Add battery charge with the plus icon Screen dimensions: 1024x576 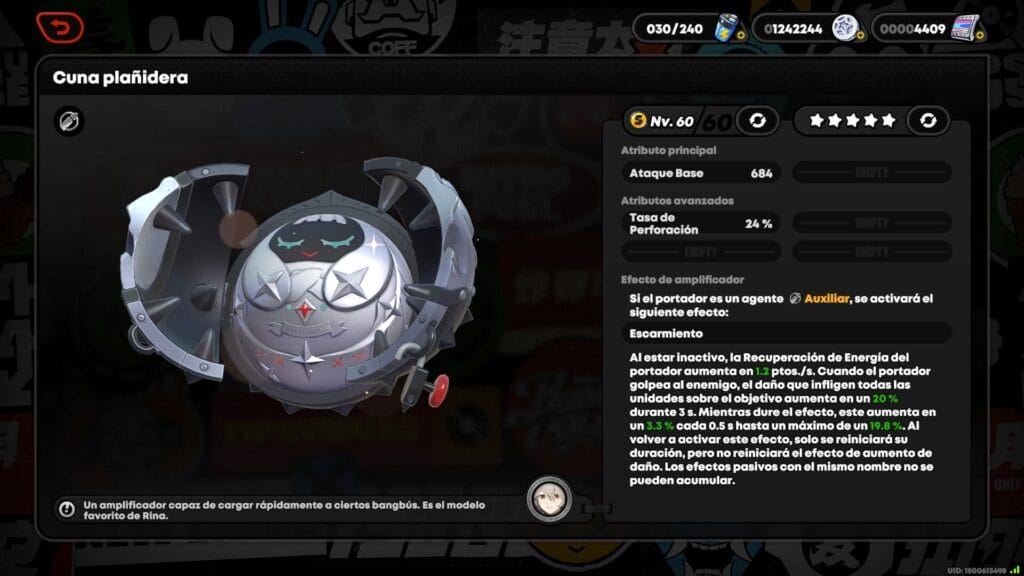pos(740,35)
